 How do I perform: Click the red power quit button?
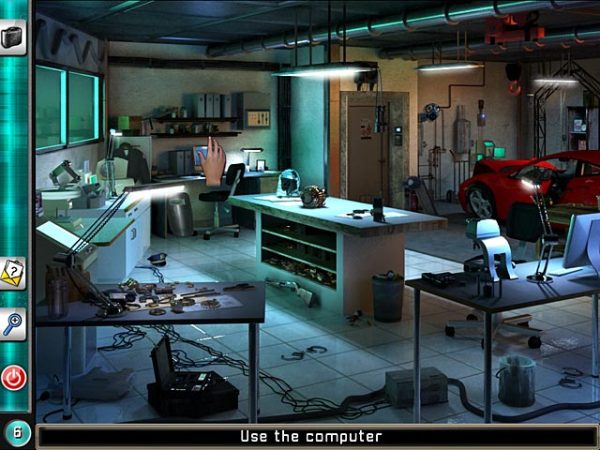pos(14,378)
